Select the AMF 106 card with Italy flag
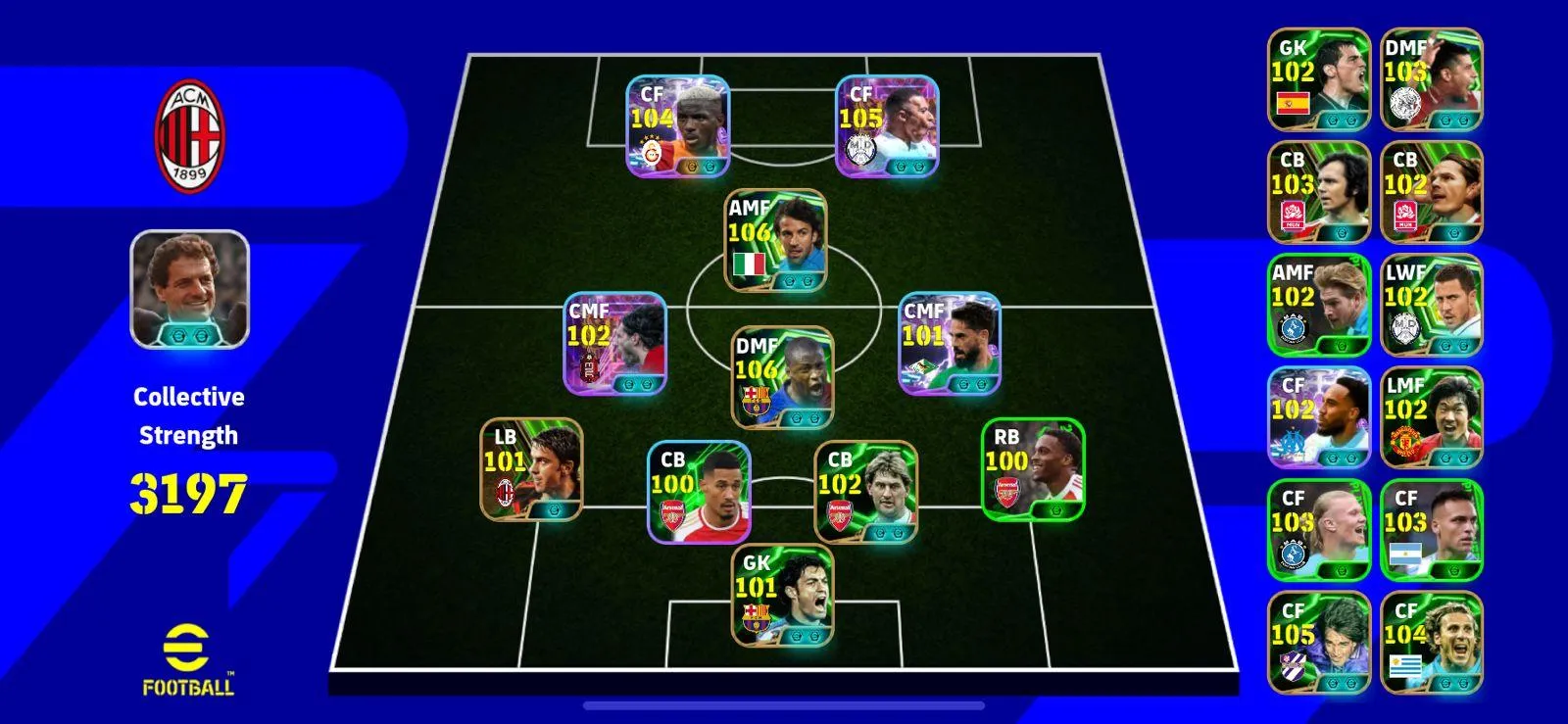Screen dimensions: 1568x724 (775, 241)
